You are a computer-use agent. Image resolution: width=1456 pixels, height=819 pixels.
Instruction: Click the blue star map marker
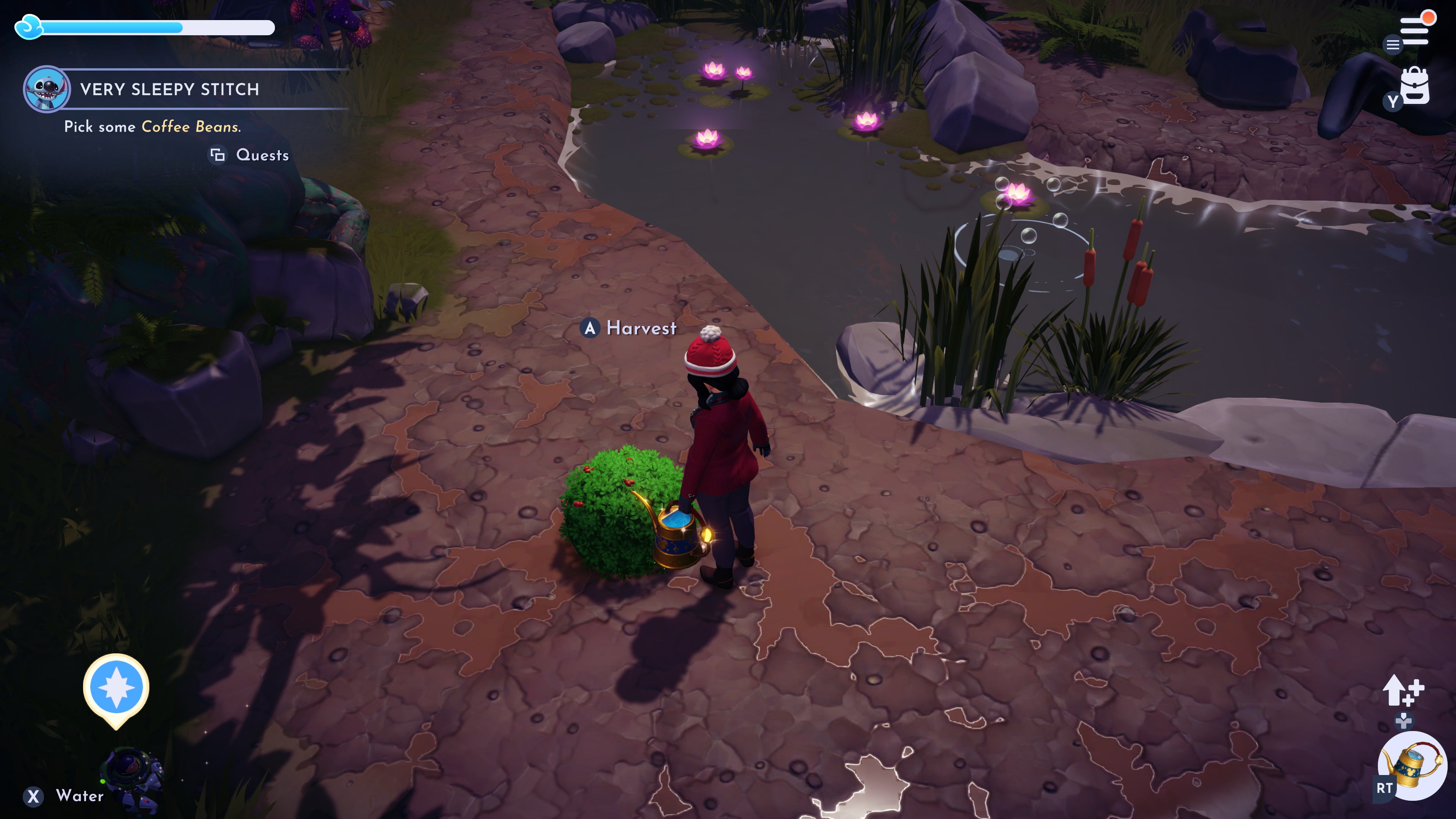[116, 687]
